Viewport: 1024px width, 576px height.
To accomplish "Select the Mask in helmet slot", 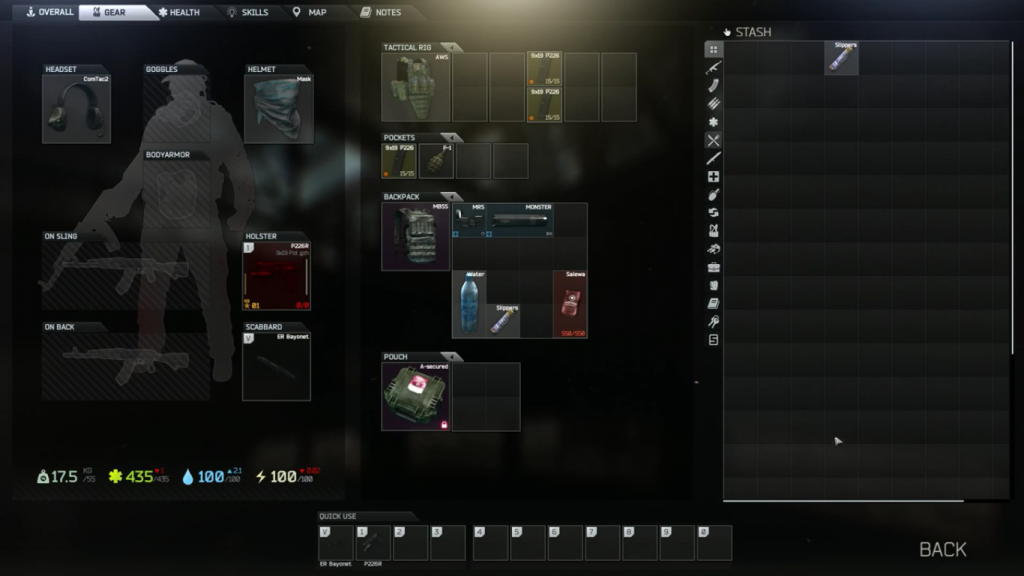I will pos(278,108).
